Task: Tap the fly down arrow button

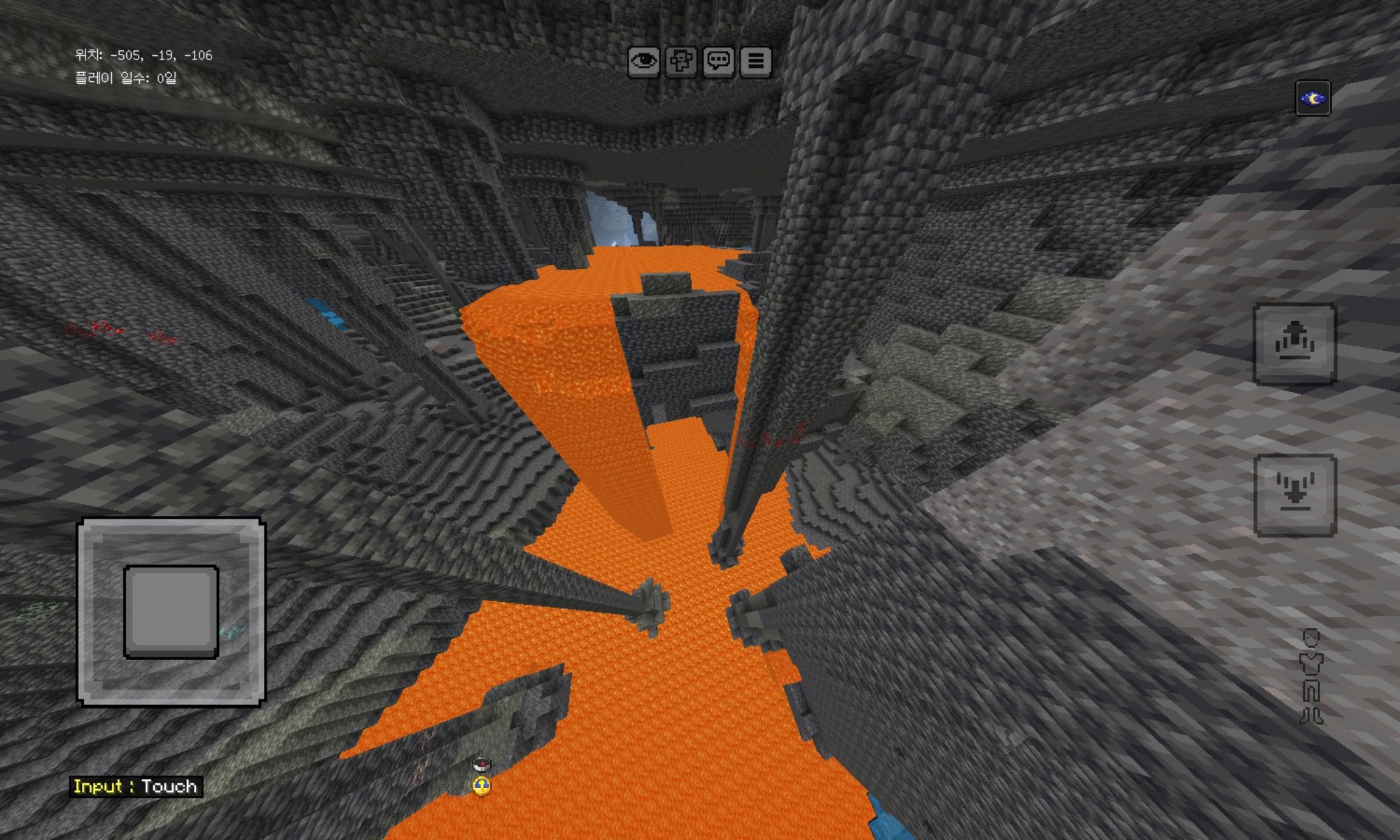Action: click(1294, 495)
